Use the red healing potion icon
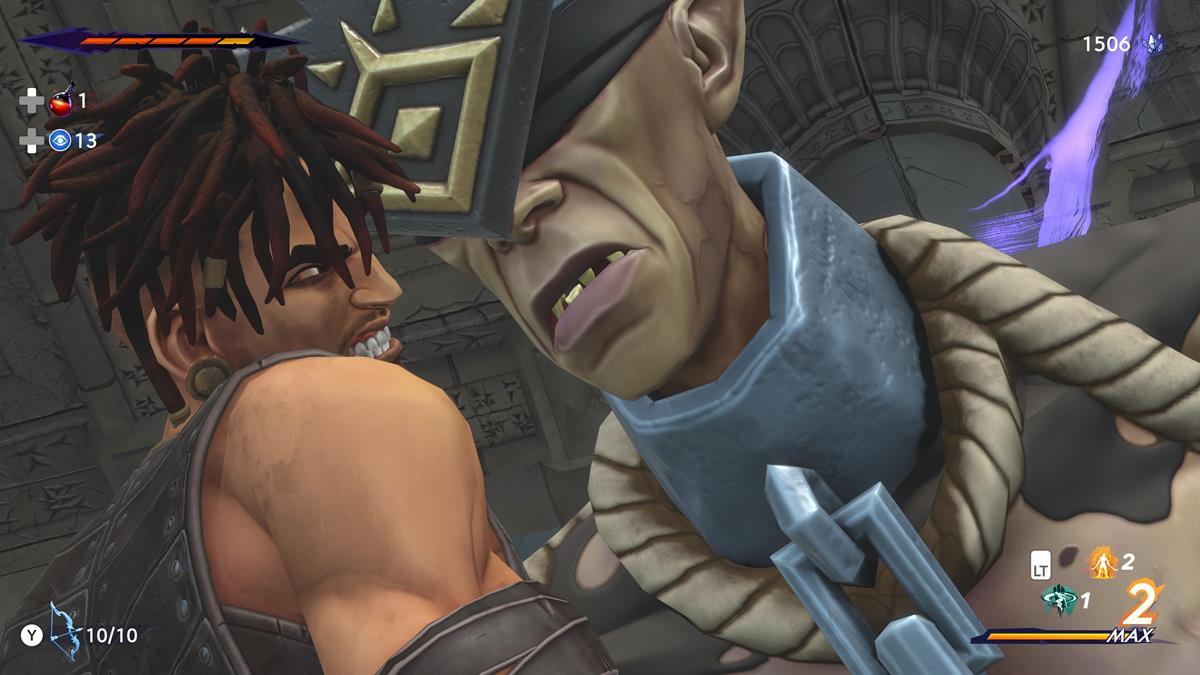The image size is (1200, 675). [61, 101]
